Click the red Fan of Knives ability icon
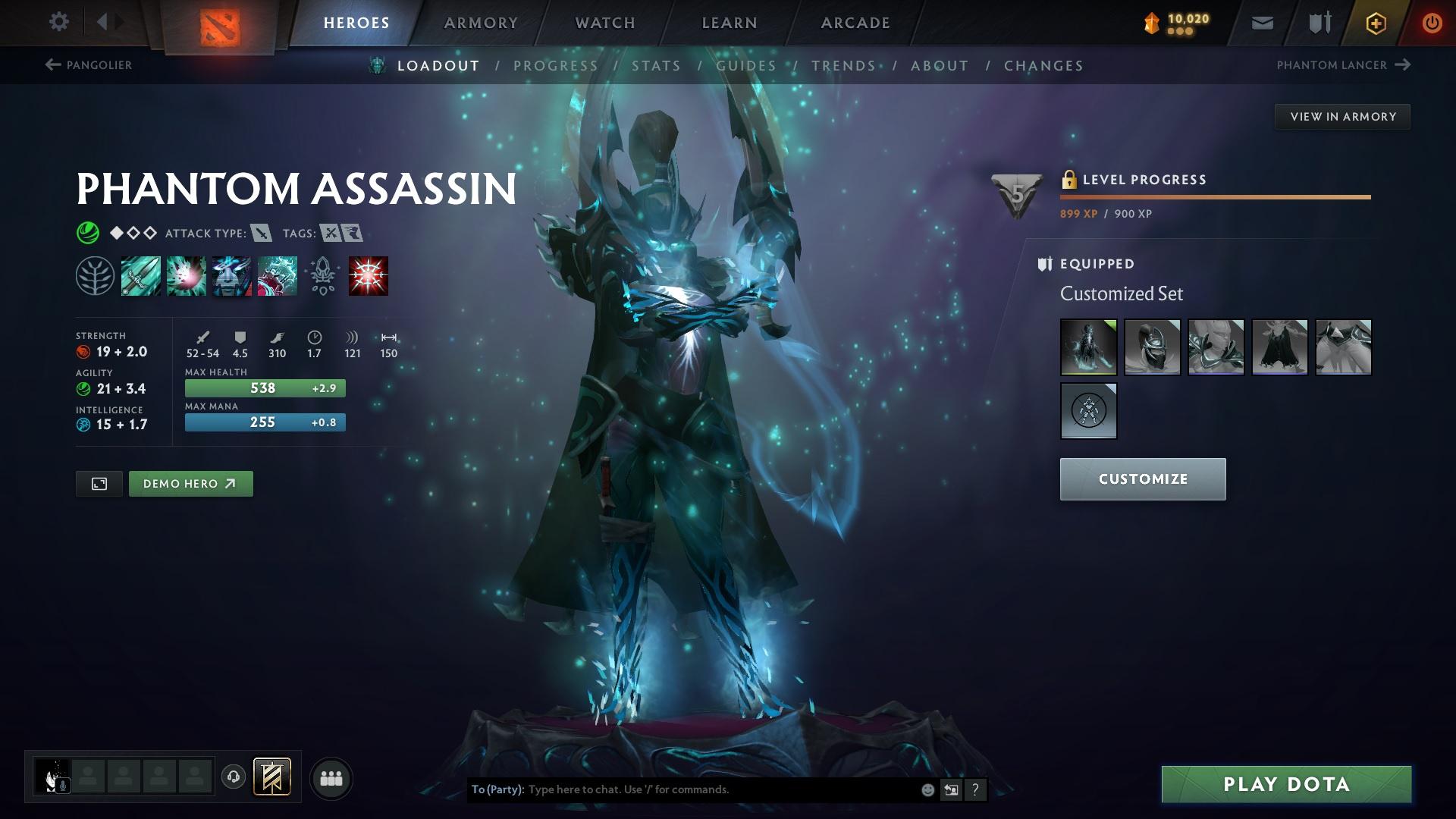1456x819 pixels. point(369,275)
